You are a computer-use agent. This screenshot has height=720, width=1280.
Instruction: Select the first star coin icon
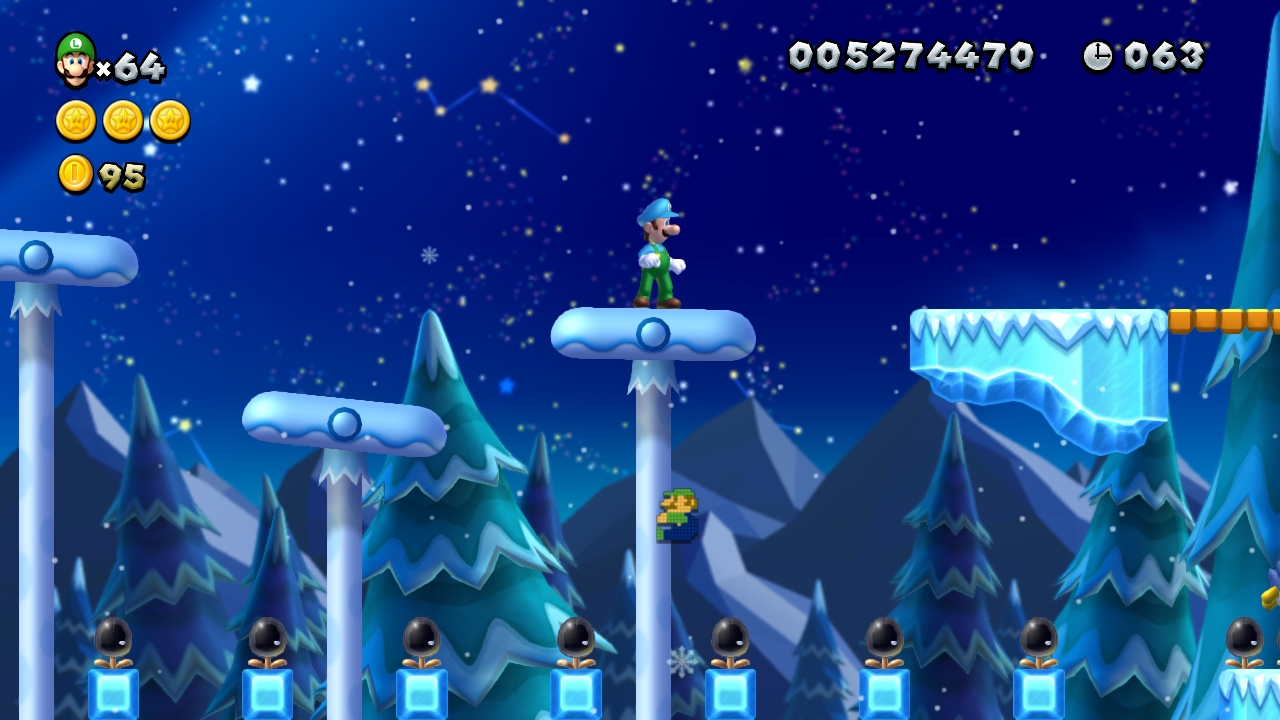(75, 120)
